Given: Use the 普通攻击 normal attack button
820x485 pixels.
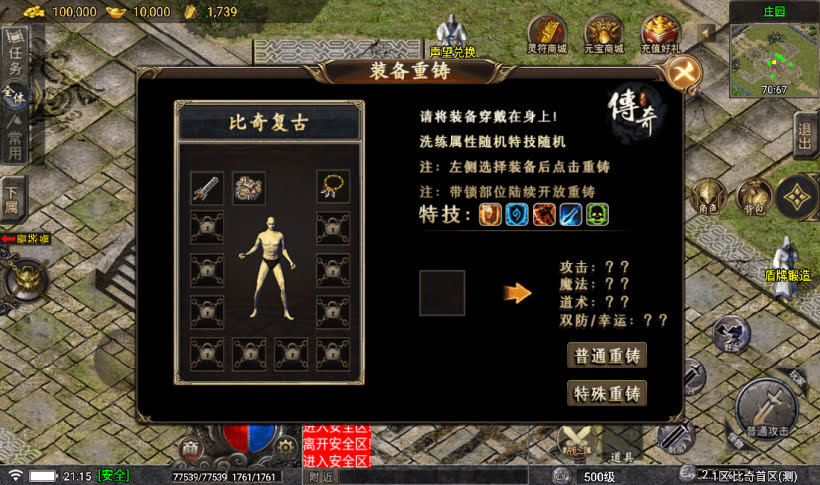Looking at the screenshot, I should pos(765,410).
